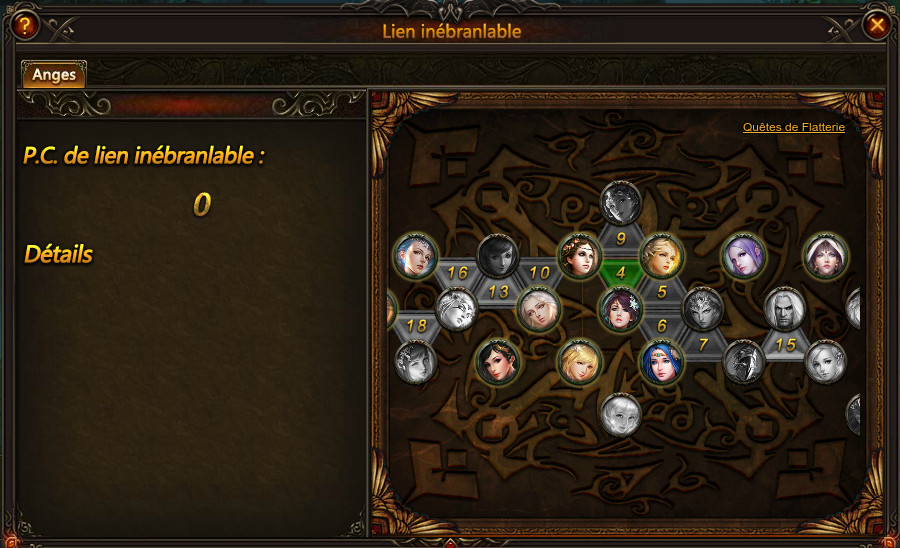900x548 pixels.
Task: Select the angel with flower crown portrait
Action: [x=580, y=256]
